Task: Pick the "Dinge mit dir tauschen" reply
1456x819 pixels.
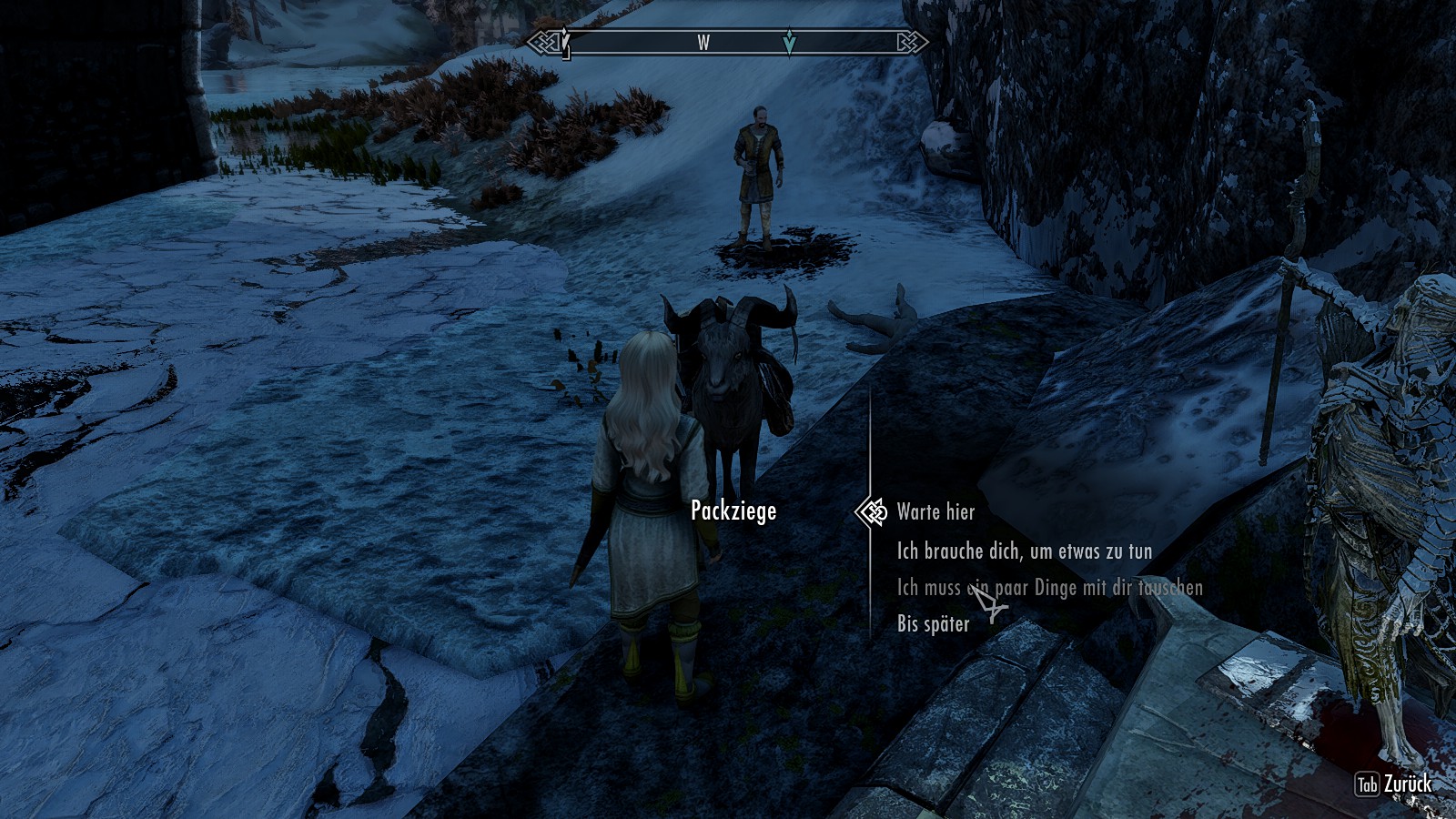Action: tap(1049, 588)
